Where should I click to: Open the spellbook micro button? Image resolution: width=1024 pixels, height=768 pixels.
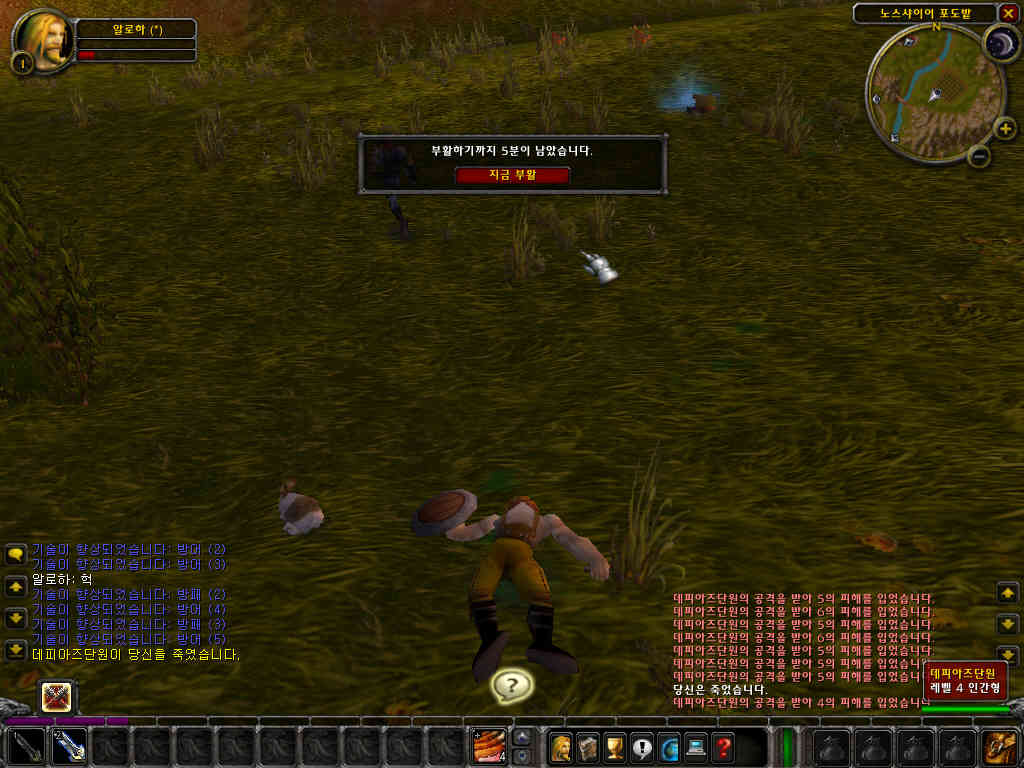(589, 747)
